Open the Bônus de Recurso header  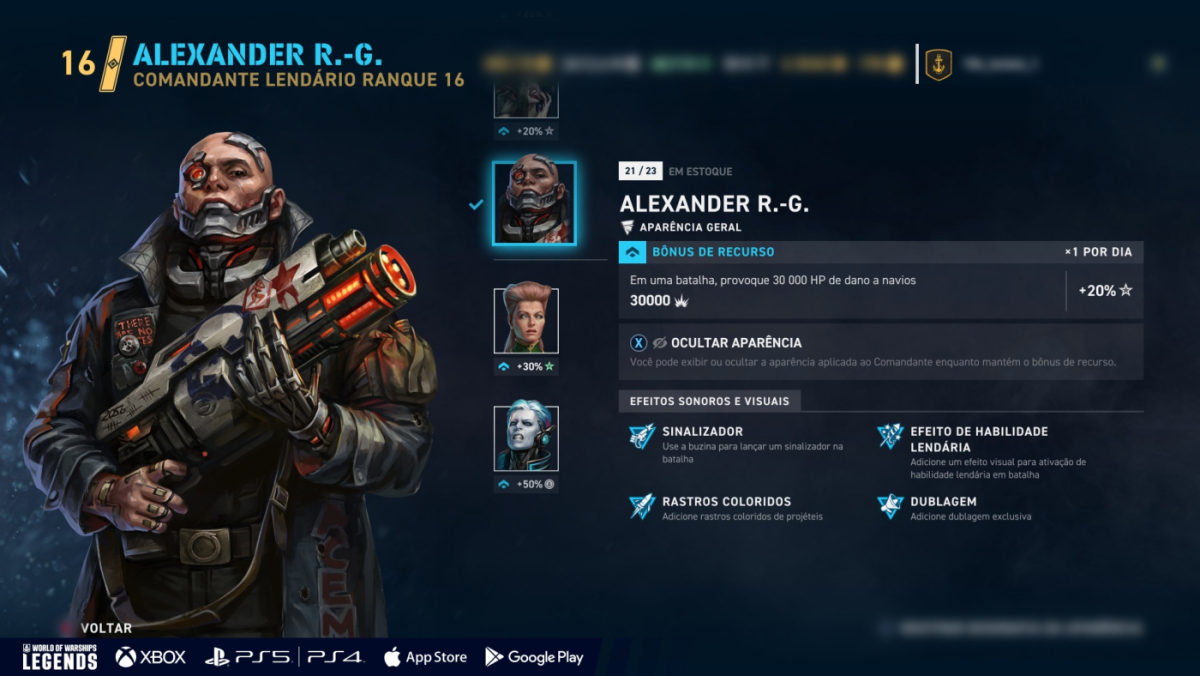712,252
